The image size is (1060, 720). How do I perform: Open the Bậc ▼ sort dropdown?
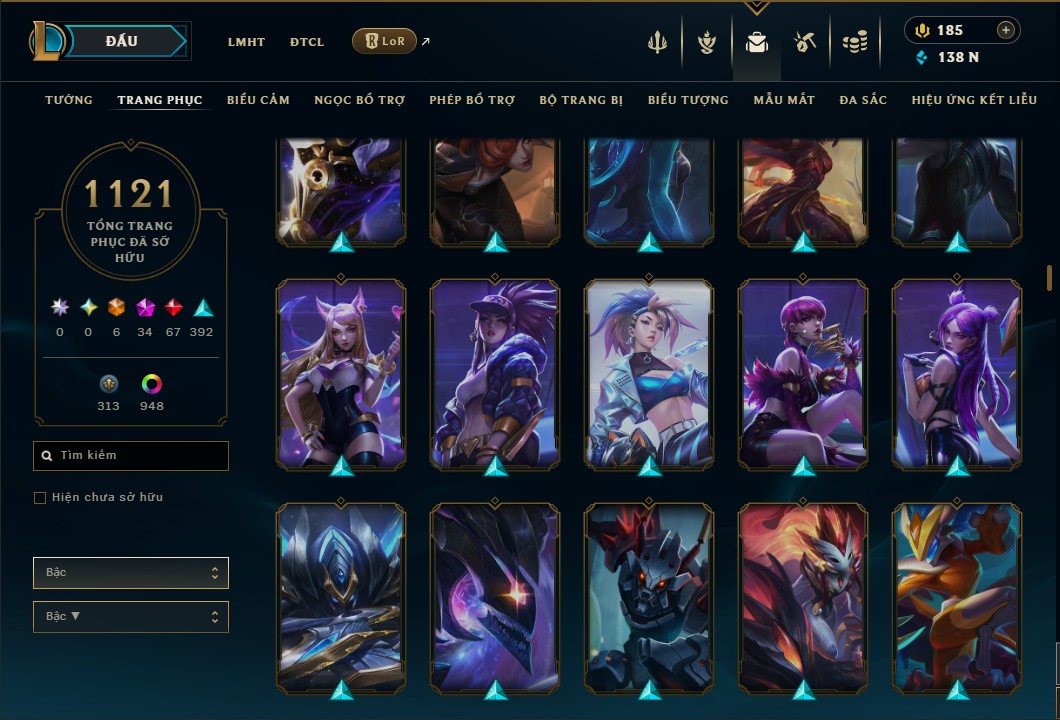[131, 617]
